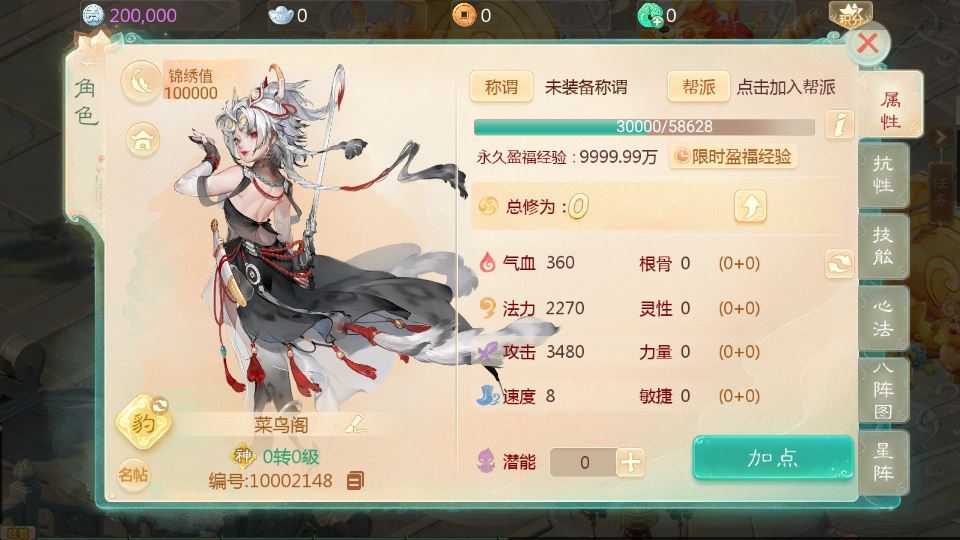Open the 名帖 name card button
This screenshot has width=960, height=540.
[x=133, y=474]
